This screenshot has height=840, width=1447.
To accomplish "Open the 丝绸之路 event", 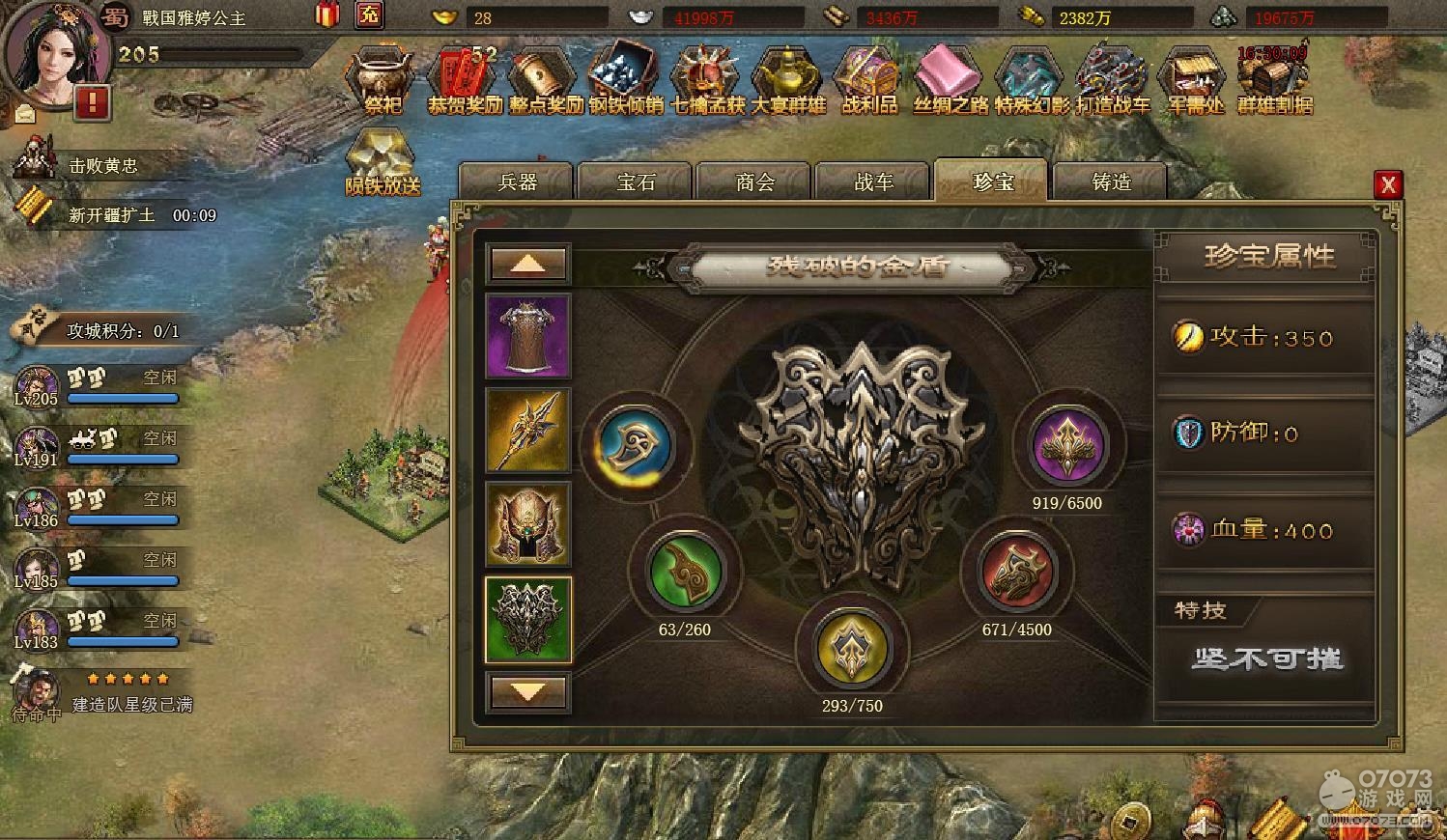I will (x=950, y=80).
